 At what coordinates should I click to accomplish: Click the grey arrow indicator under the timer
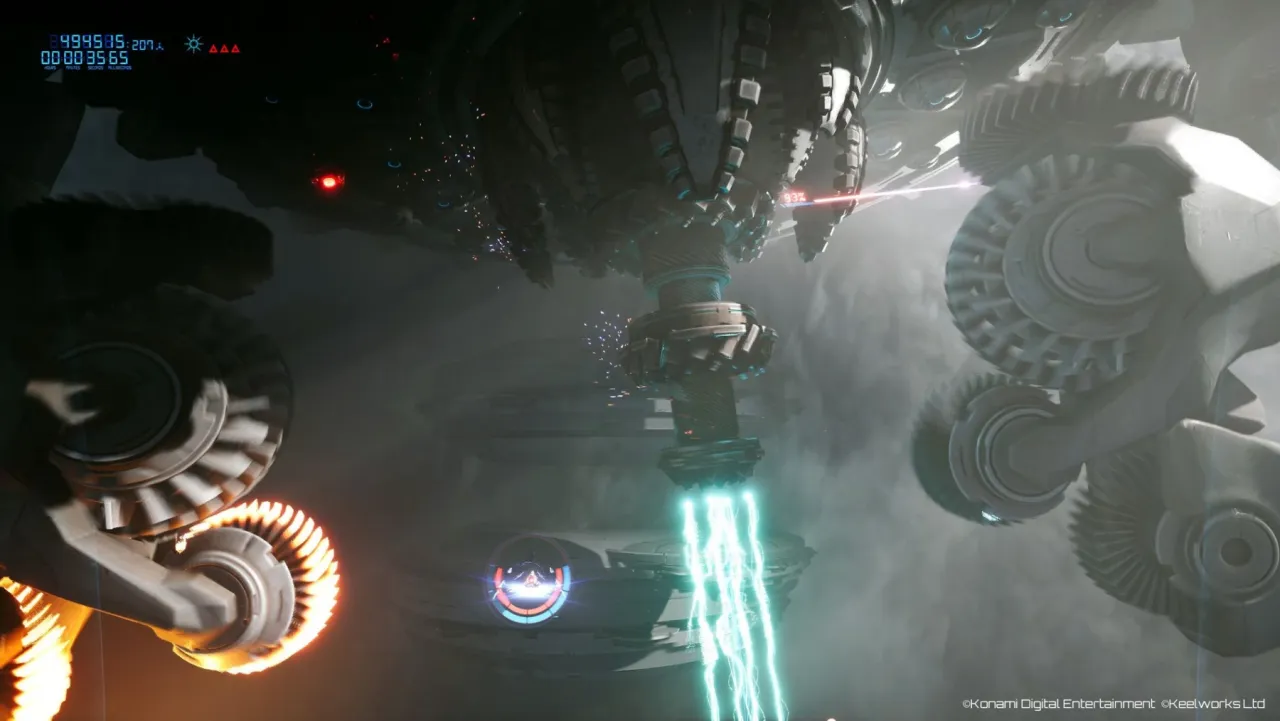click(x=52, y=78)
